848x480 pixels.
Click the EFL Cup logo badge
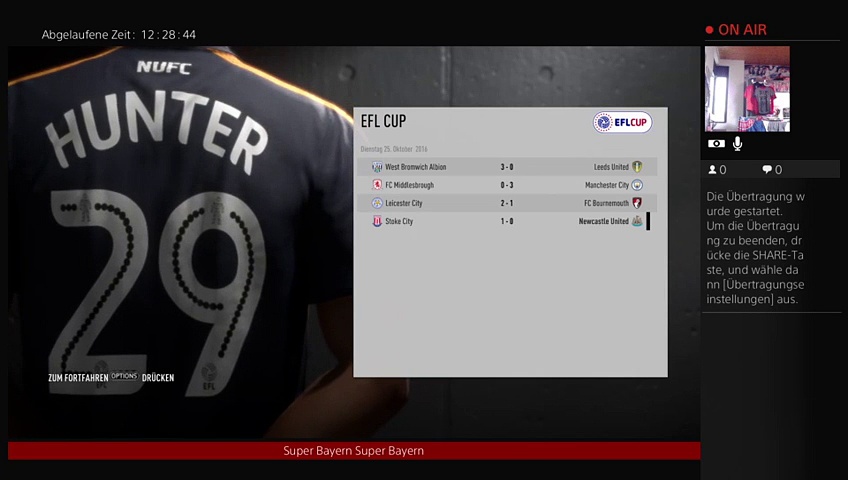click(622, 122)
